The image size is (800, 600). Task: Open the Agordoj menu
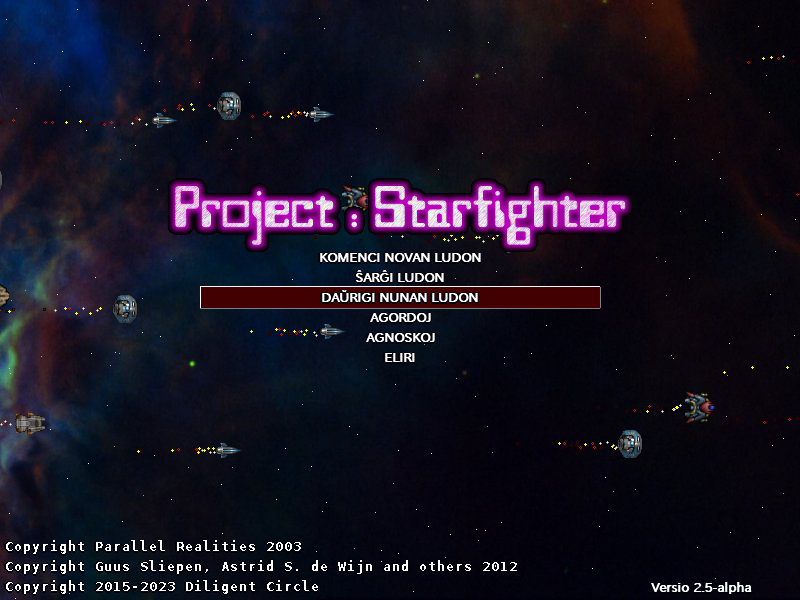[400, 317]
